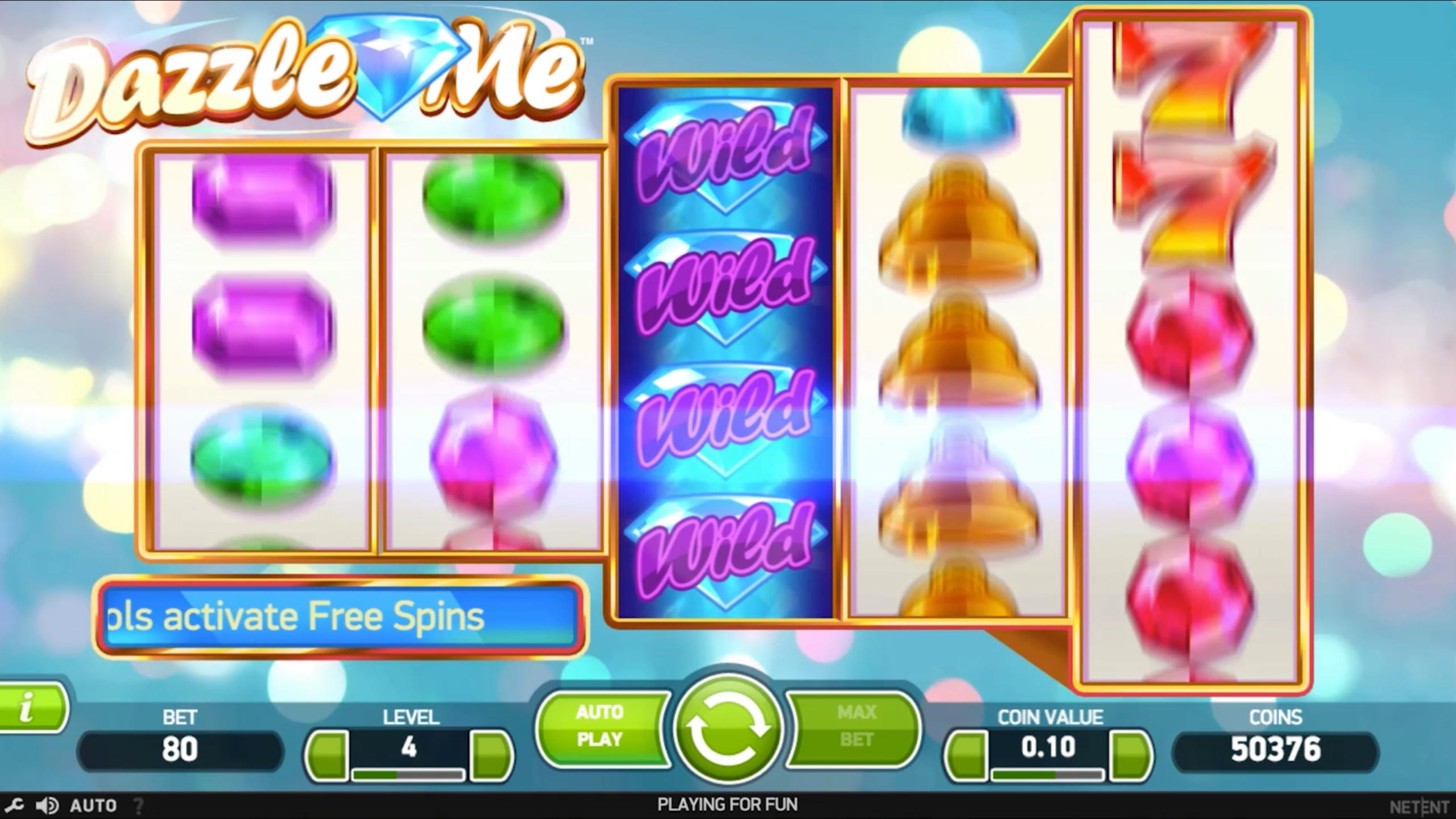The height and width of the screenshot is (819, 1456).
Task: Spin the reels with the circular arrows button
Action: click(727, 727)
